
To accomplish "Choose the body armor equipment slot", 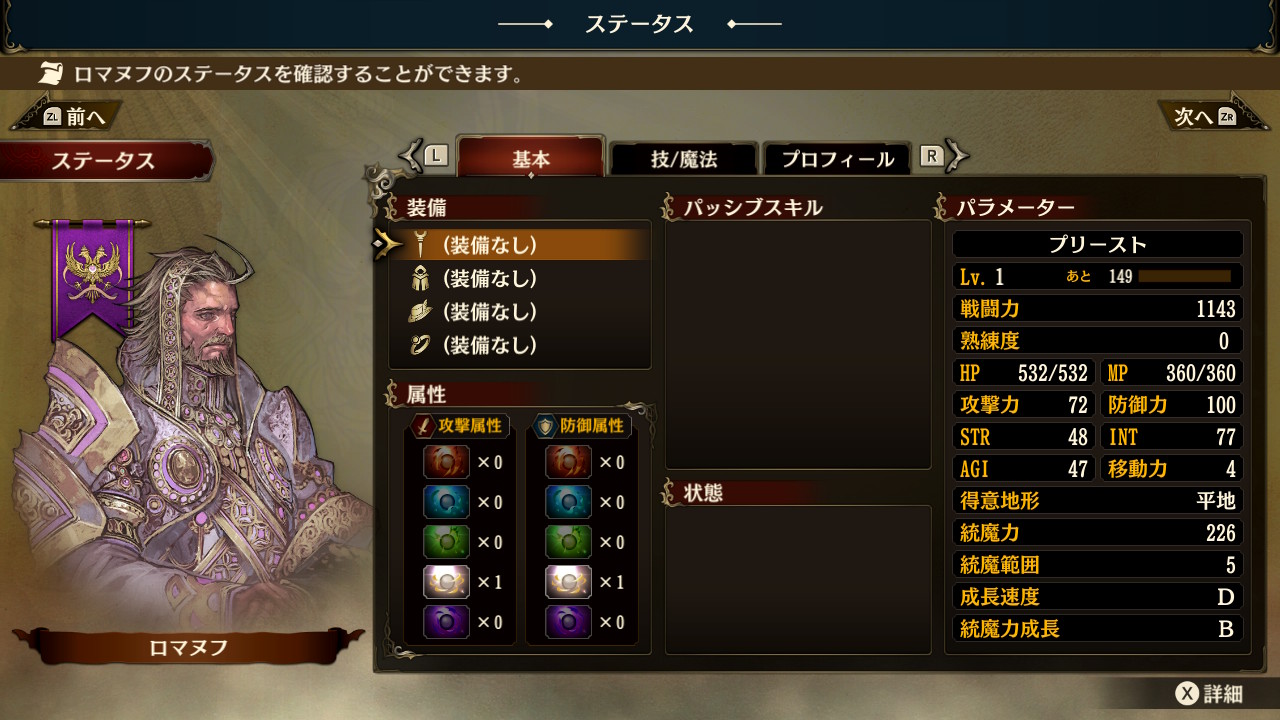I will click(520, 278).
